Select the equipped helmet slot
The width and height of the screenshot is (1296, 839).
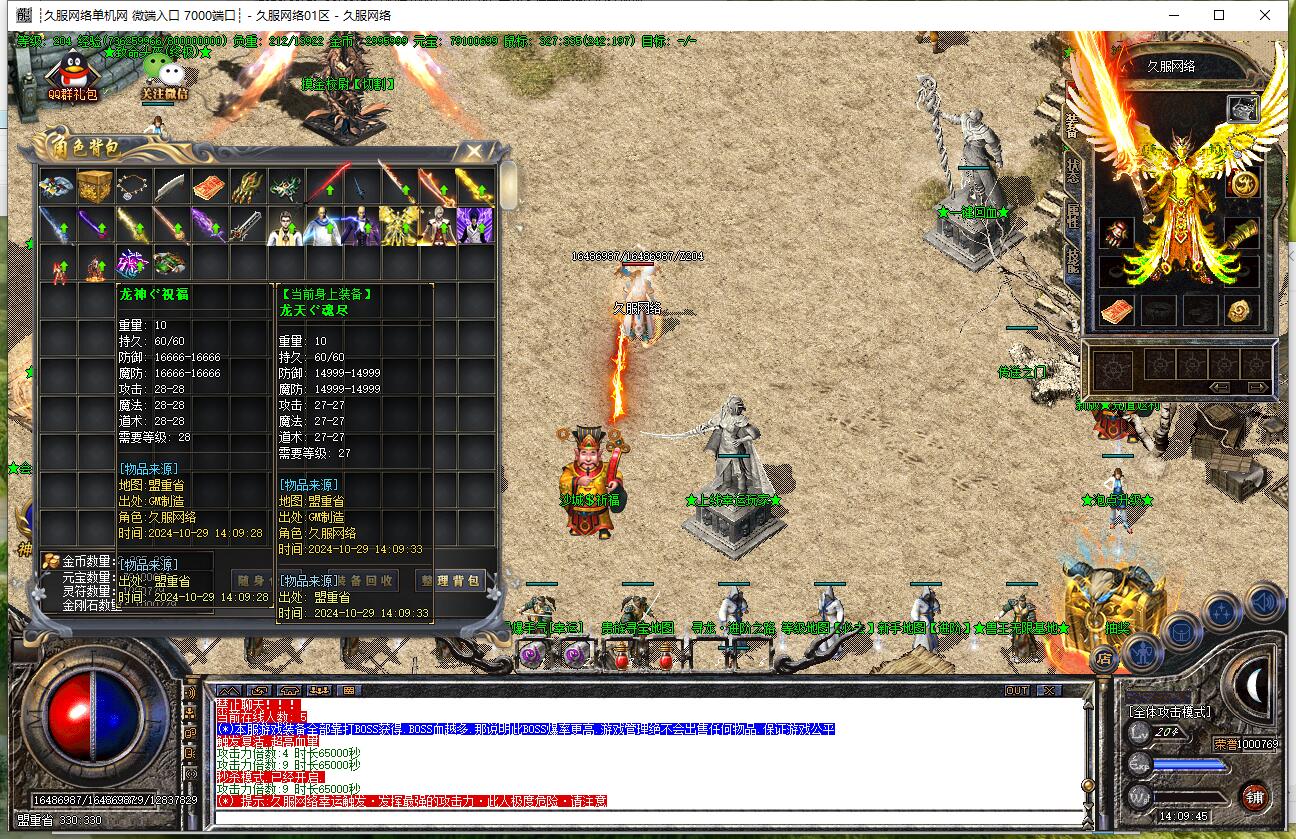pyautogui.click(x=1242, y=109)
